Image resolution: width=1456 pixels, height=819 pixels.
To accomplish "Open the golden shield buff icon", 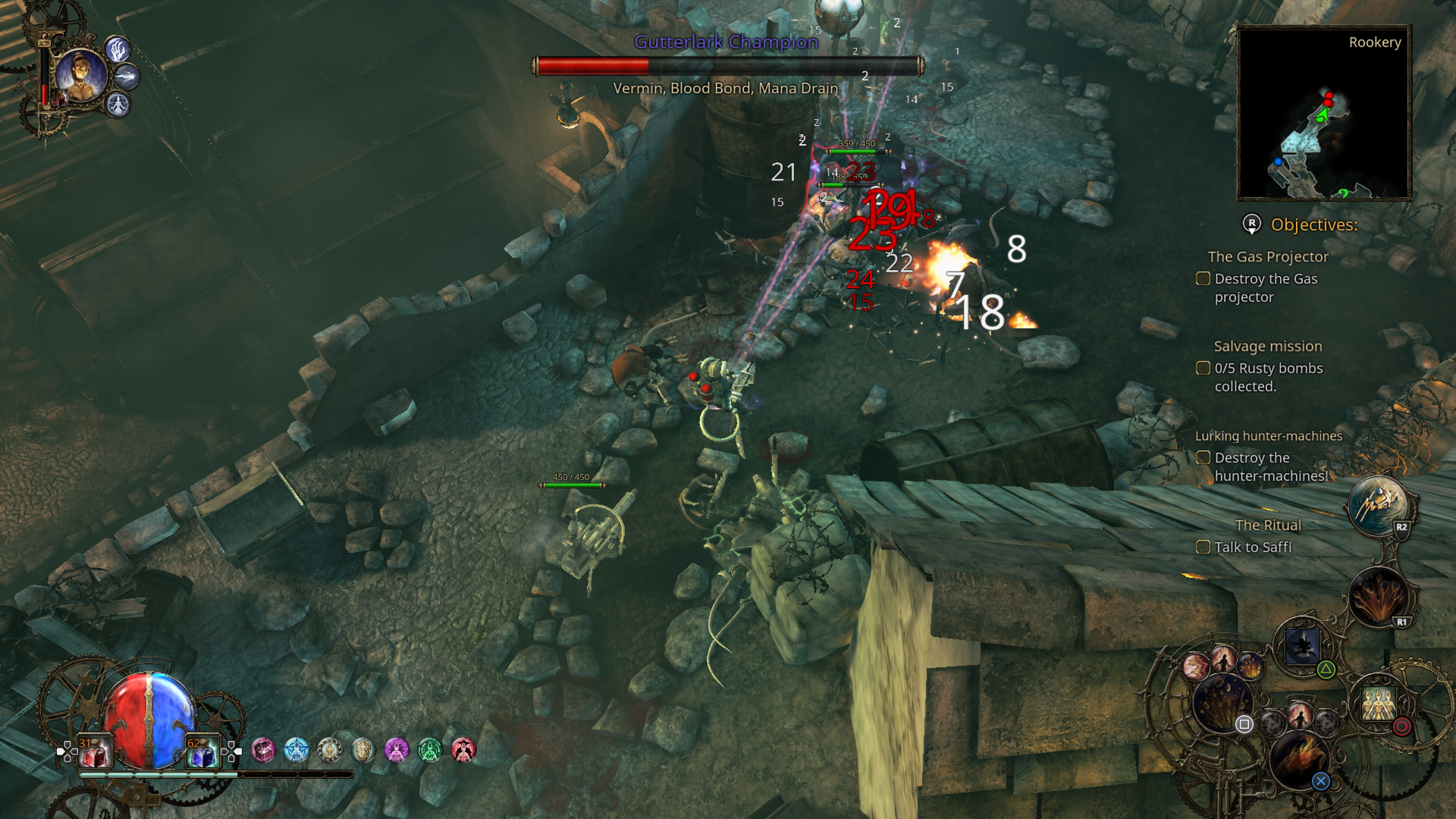I will pos(363,749).
